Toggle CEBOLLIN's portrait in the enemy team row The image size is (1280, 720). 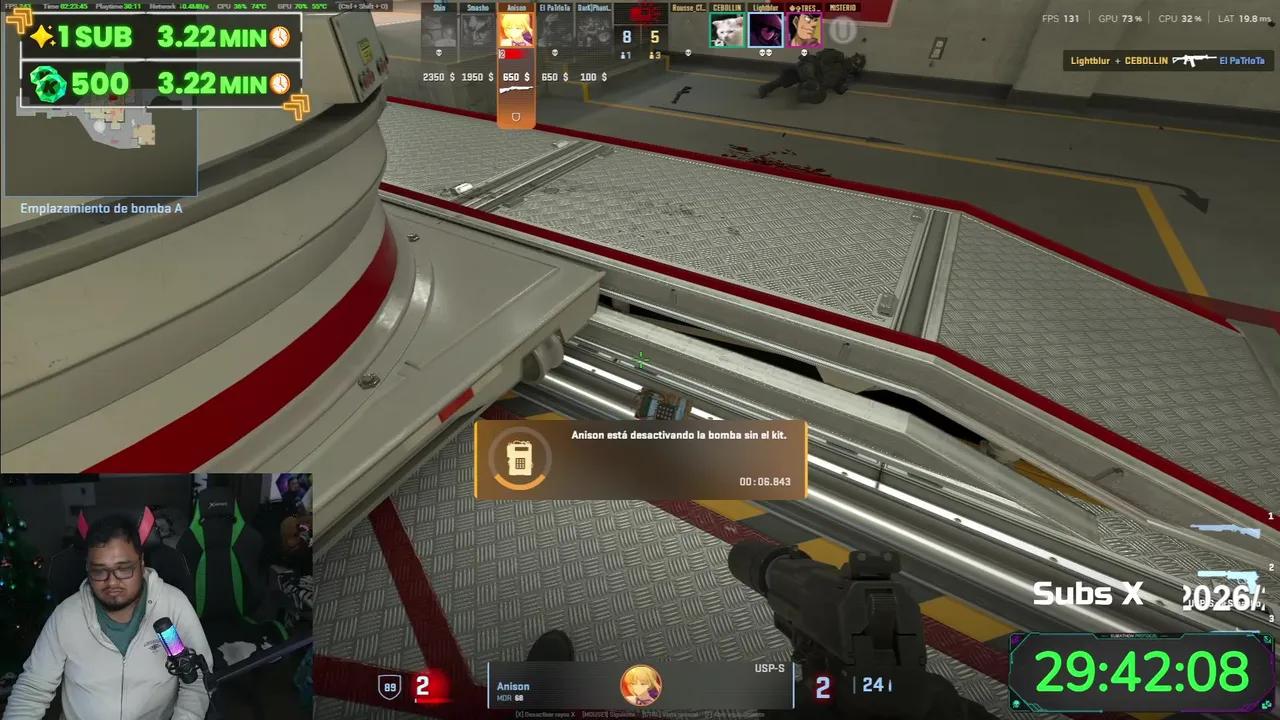[728, 30]
